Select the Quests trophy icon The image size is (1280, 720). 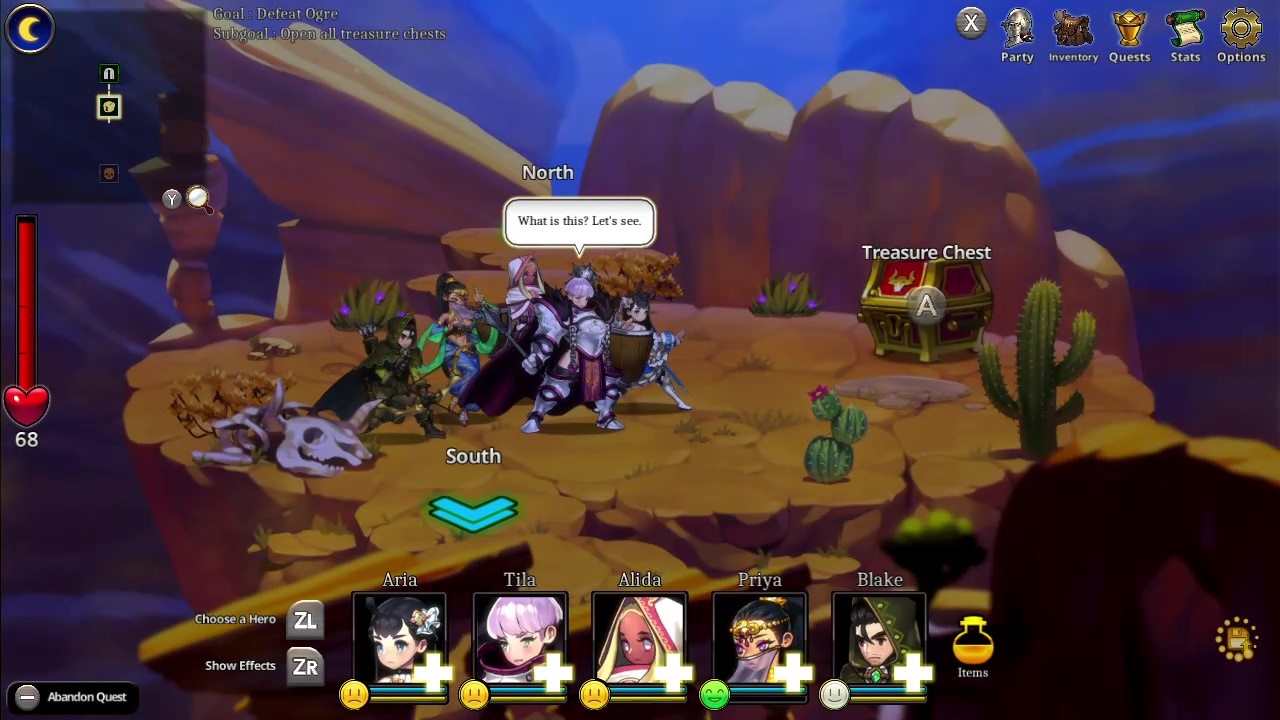pyautogui.click(x=1129, y=30)
